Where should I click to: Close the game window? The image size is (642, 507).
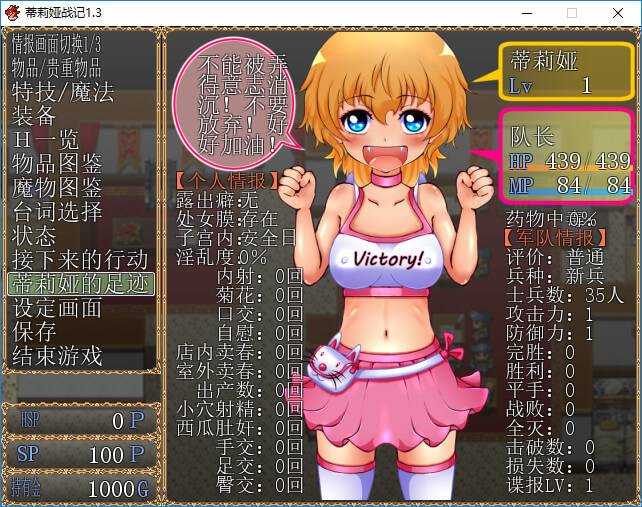click(x=618, y=13)
